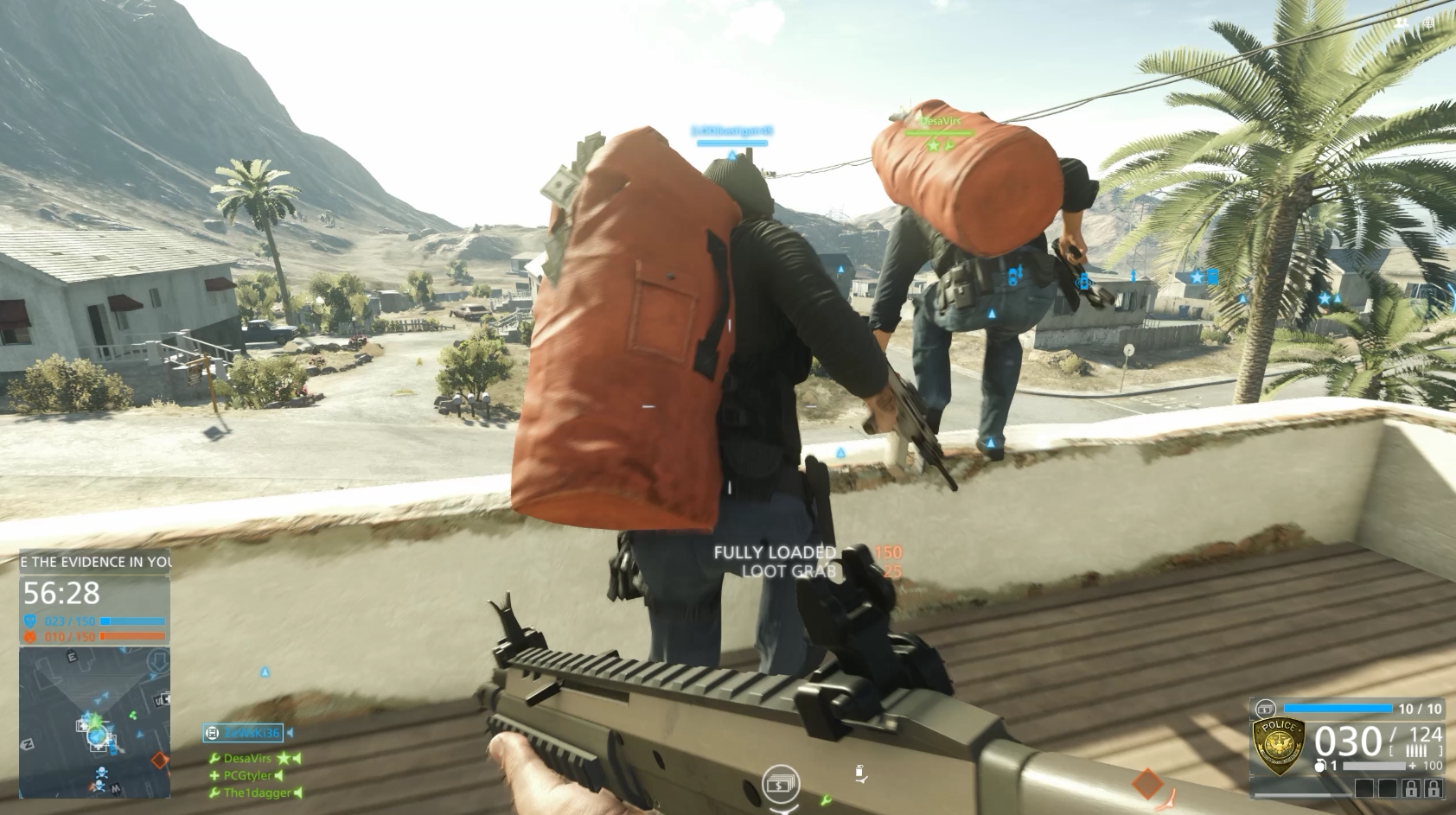Select the cash stack pickup icon

click(781, 784)
